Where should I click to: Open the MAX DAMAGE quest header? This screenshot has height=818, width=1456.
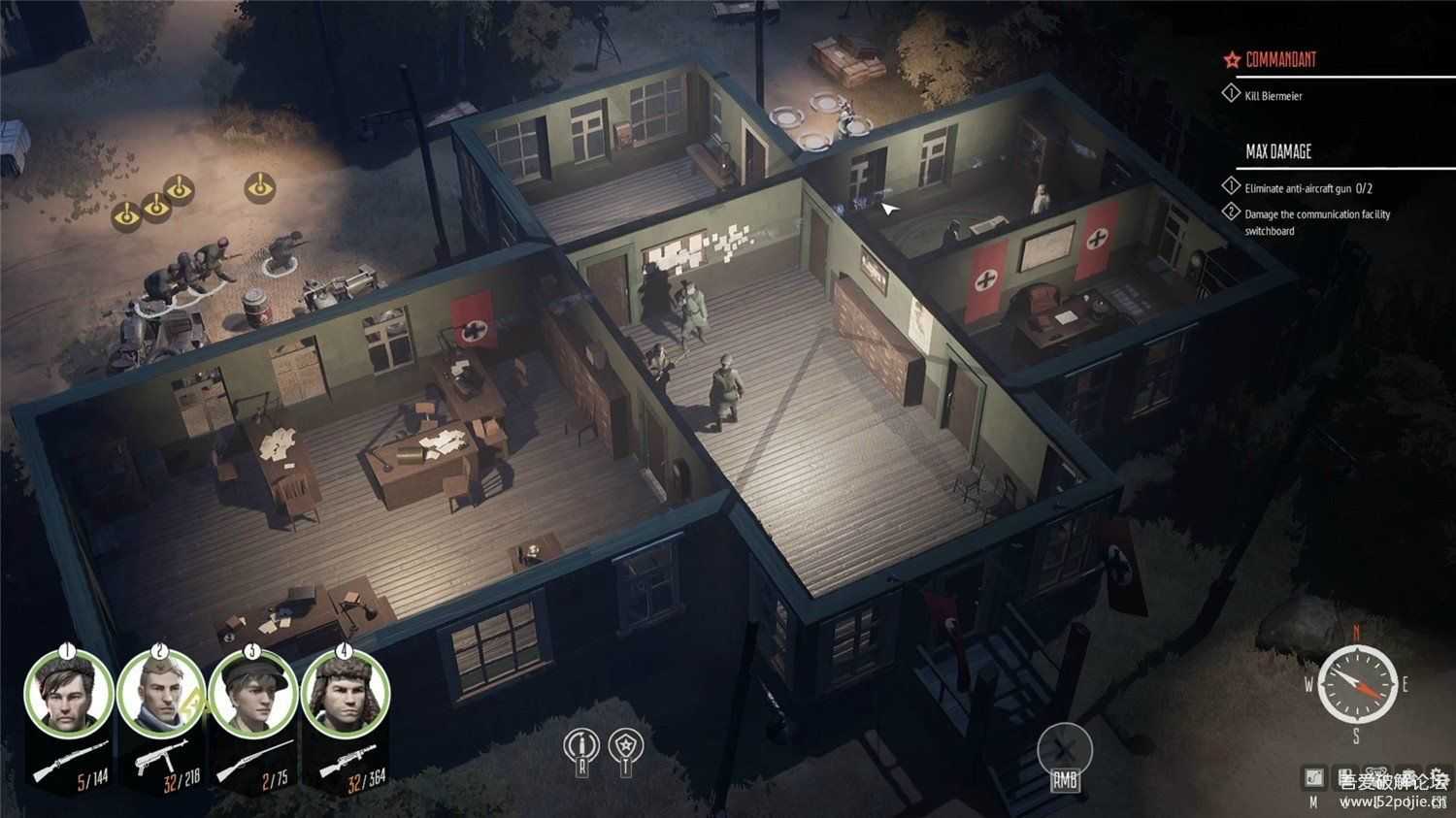coord(1277,152)
